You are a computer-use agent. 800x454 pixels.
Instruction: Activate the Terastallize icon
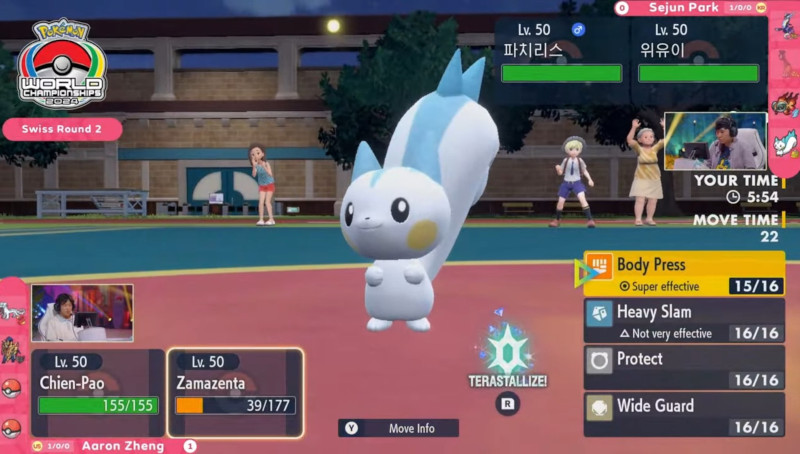click(x=508, y=352)
